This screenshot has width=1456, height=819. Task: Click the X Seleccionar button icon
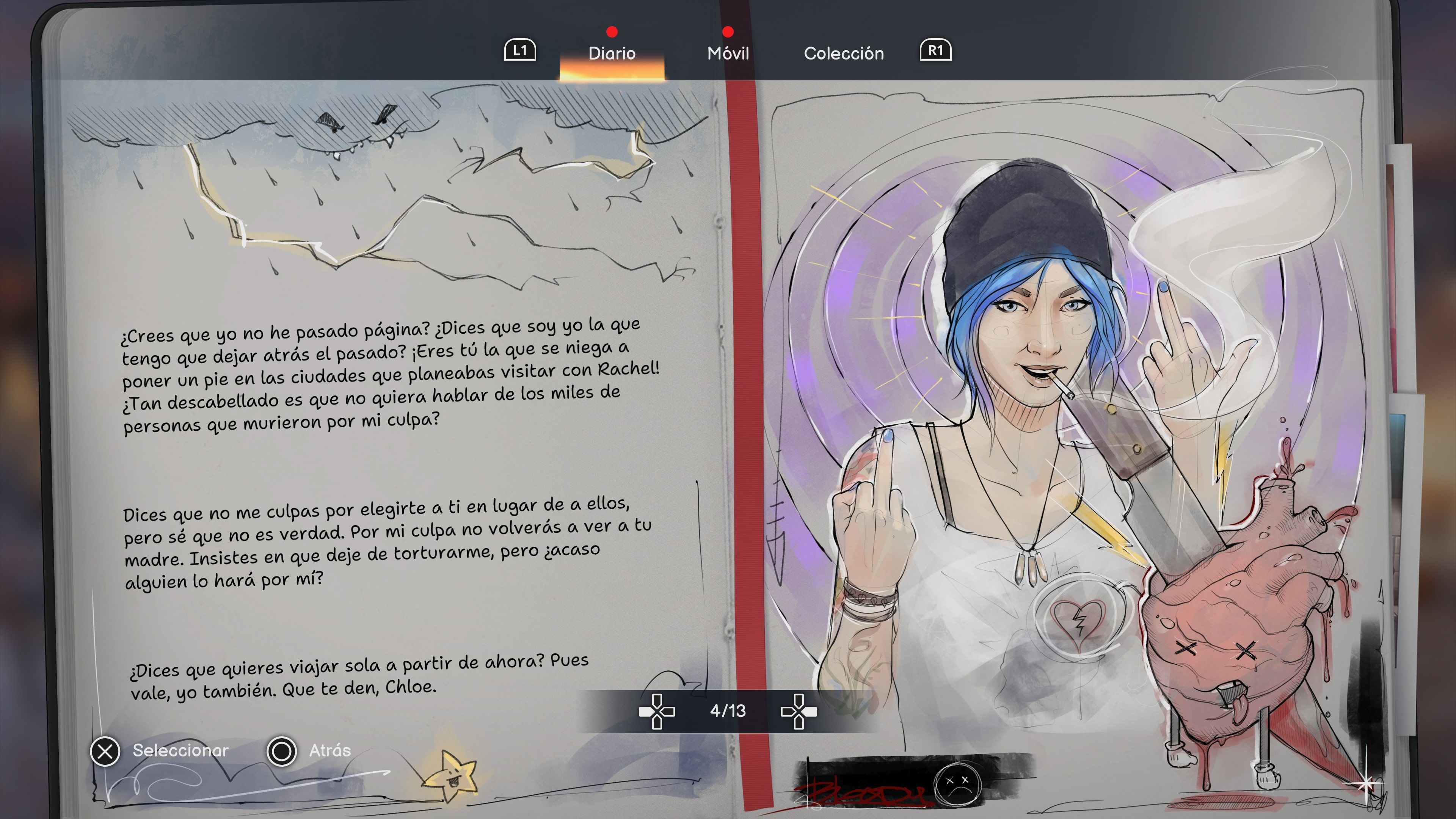[x=105, y=752]
